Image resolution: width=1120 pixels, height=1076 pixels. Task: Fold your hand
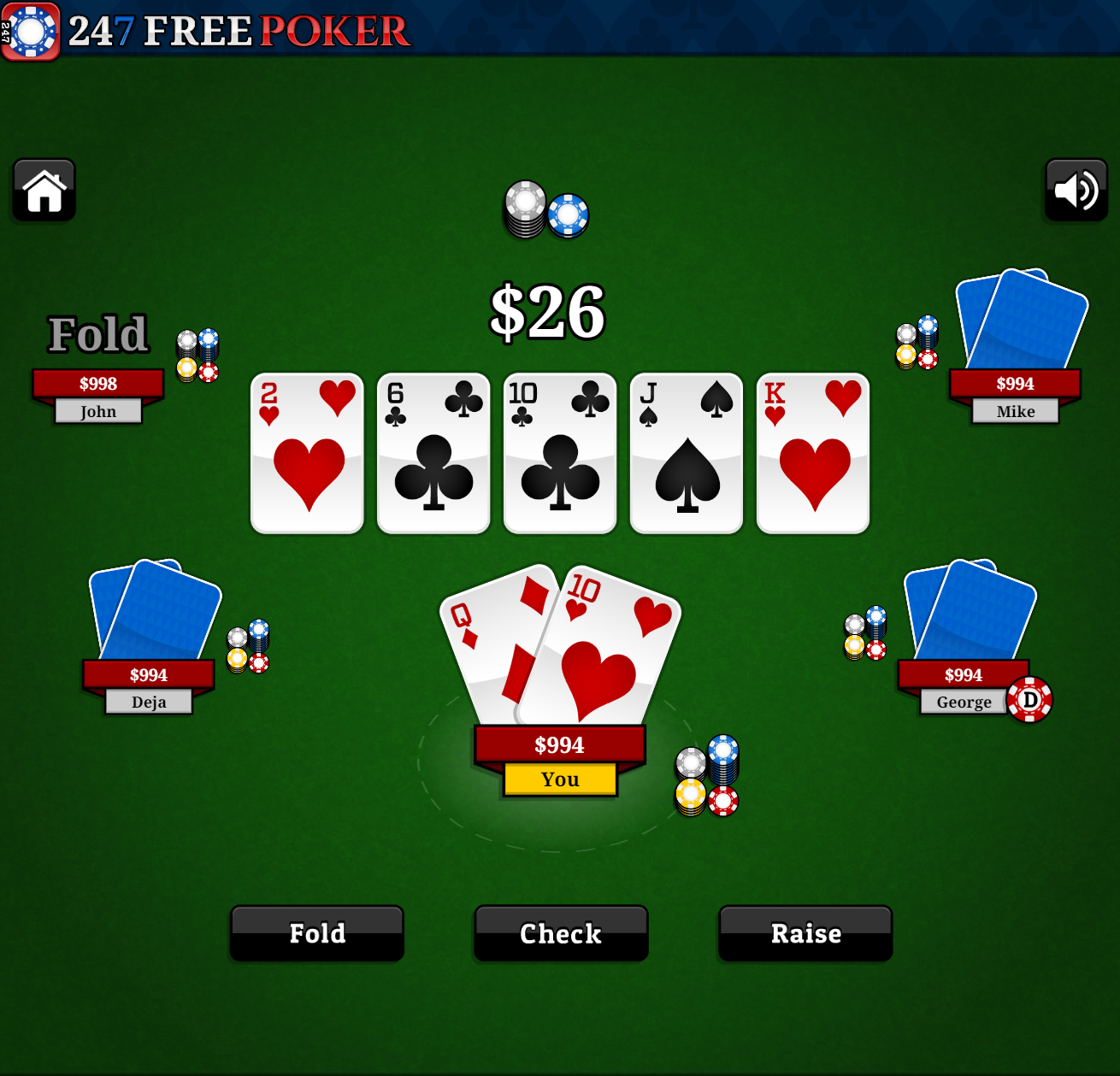pos(317,933)
